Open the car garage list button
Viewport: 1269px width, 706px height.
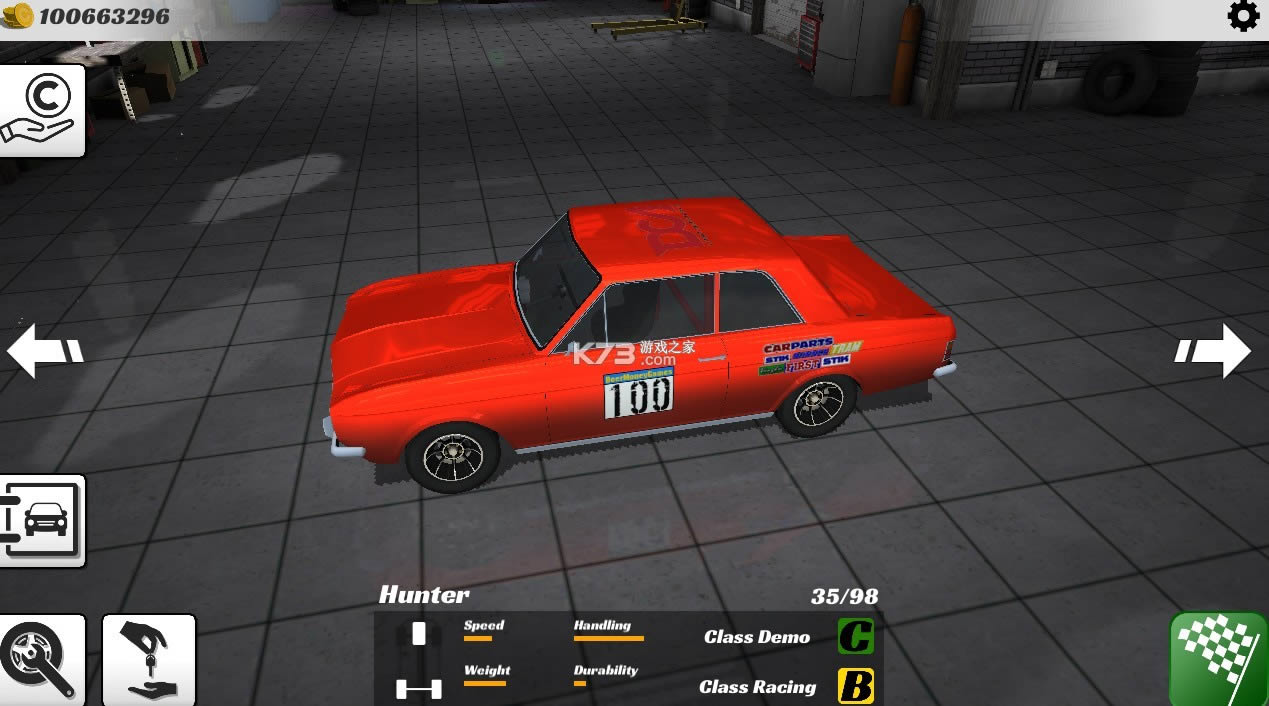[x=41, y=520]
